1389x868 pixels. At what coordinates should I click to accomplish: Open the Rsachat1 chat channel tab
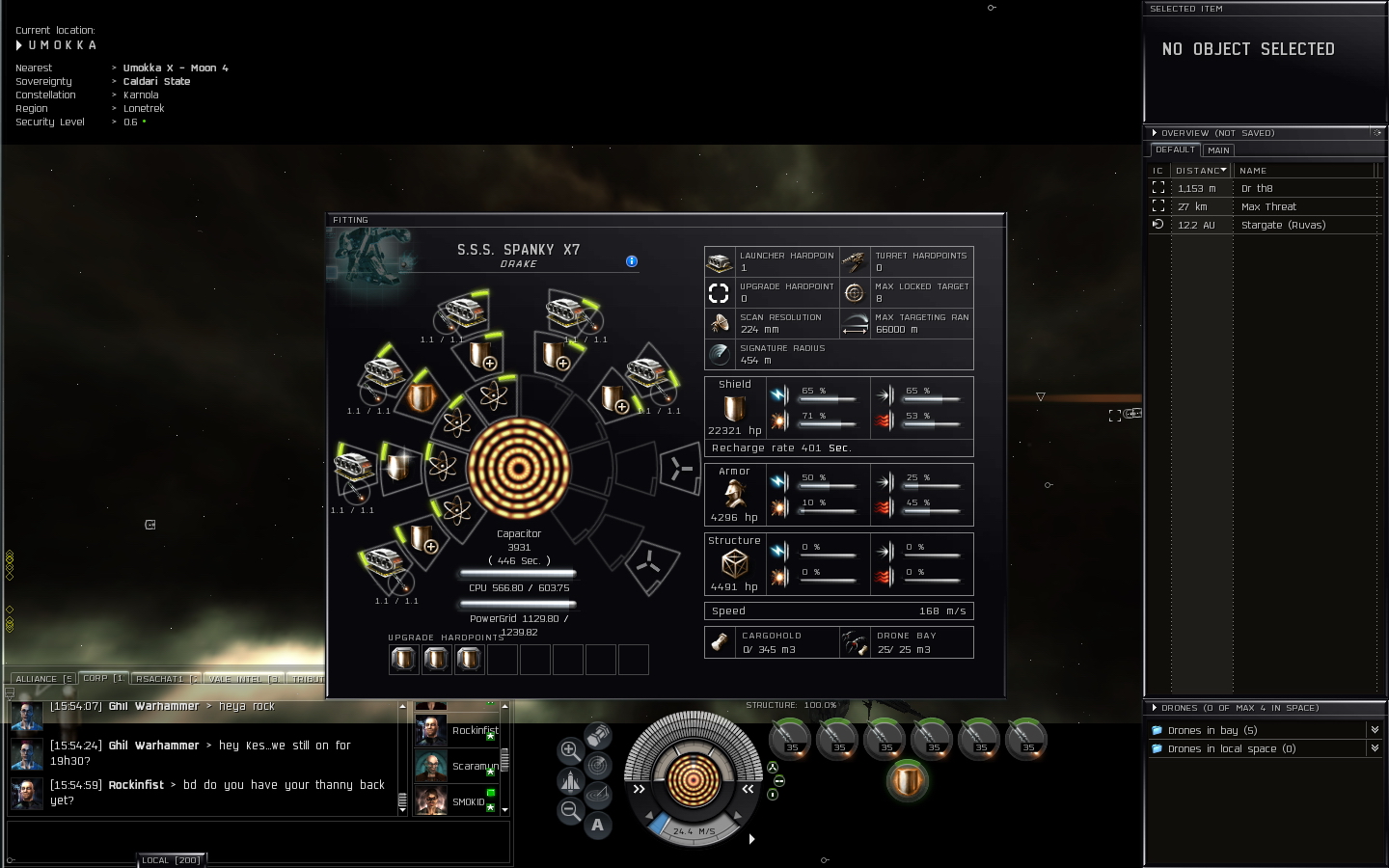tap(164, 679)
